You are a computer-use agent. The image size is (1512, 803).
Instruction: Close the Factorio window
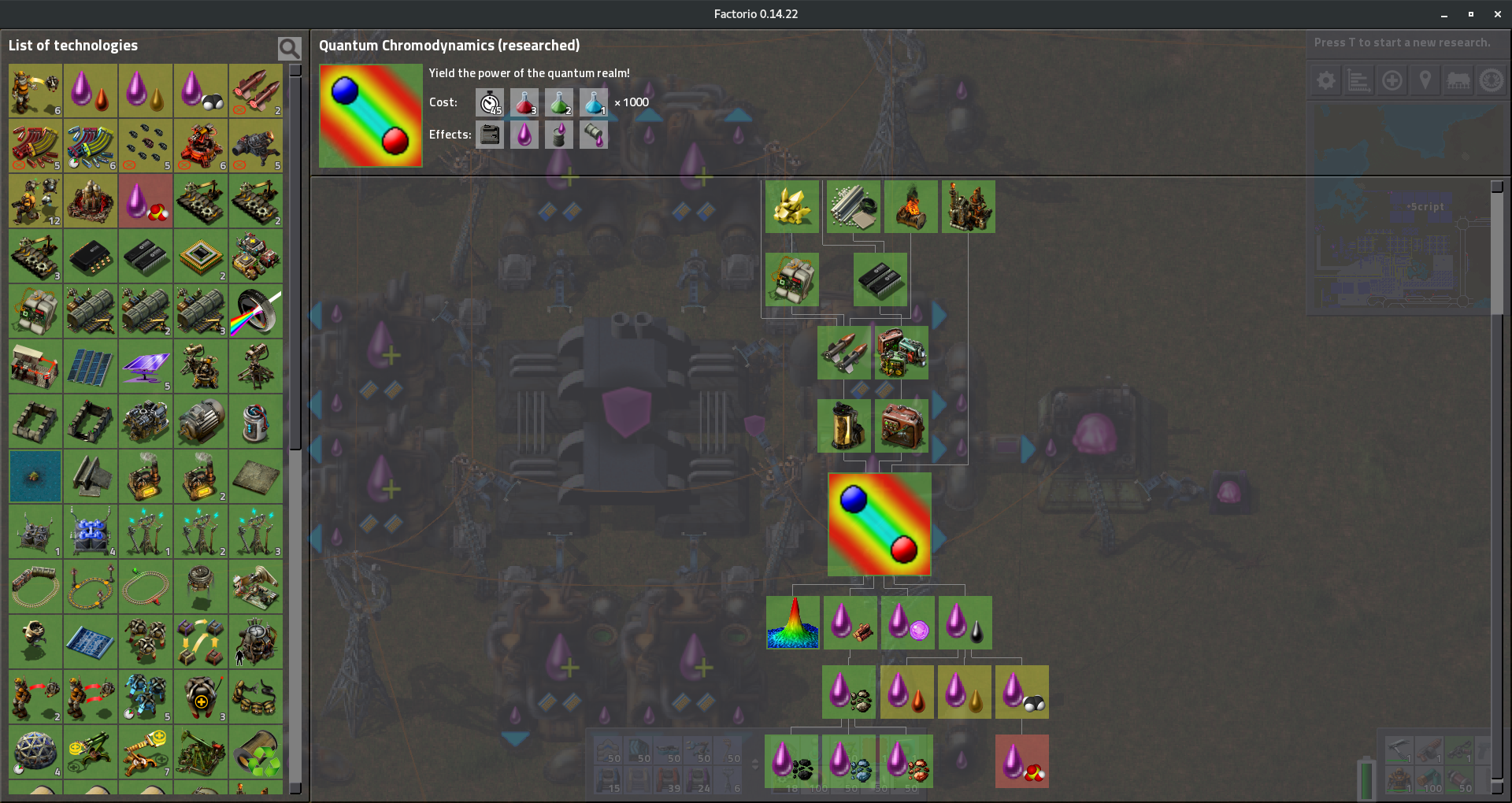[1497, 14]
